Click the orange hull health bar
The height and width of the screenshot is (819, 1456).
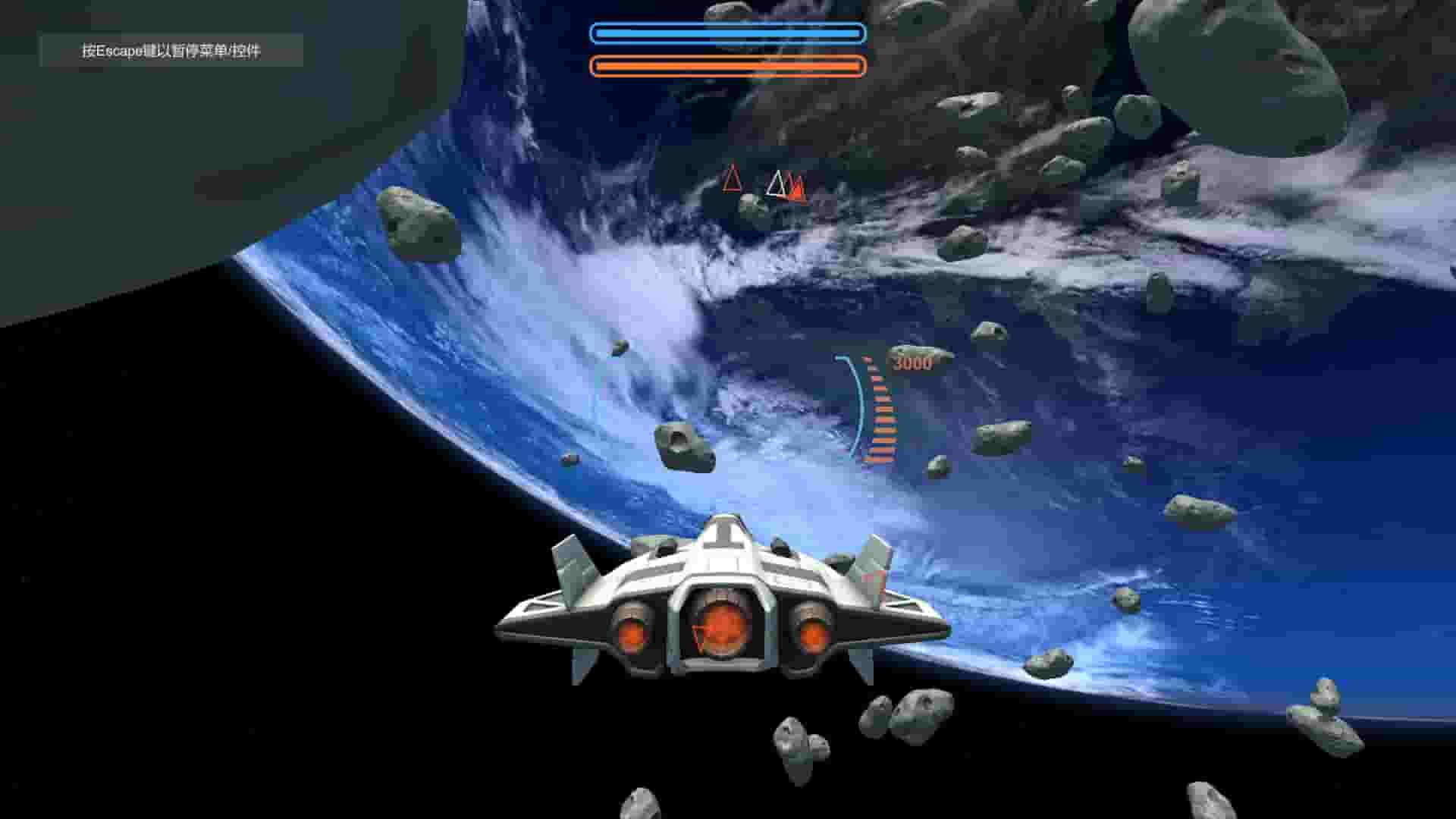(728, 67)
